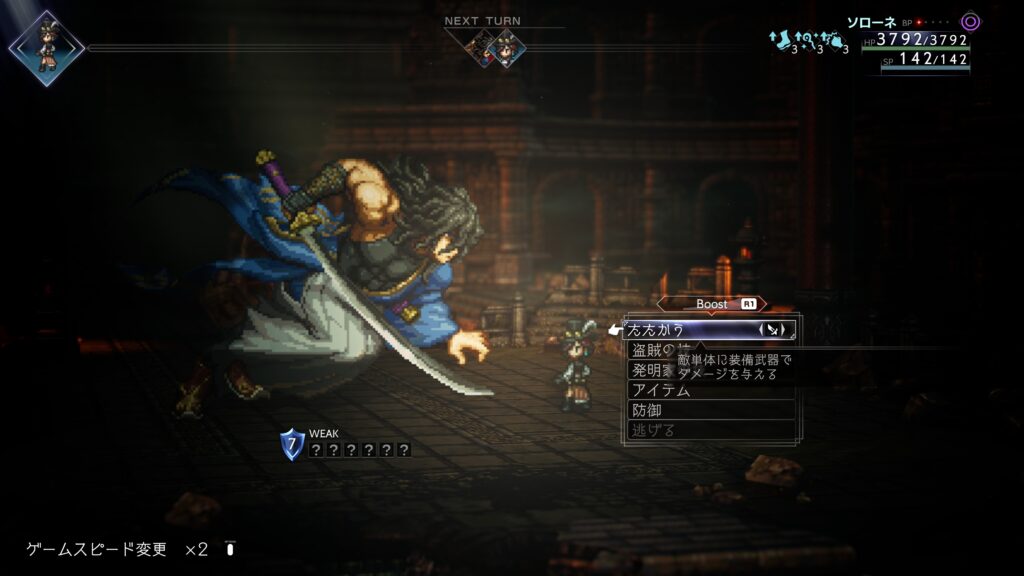Select the 防御 defend command
This screenshot has height=576, width=1024.
tap(646, 410)
